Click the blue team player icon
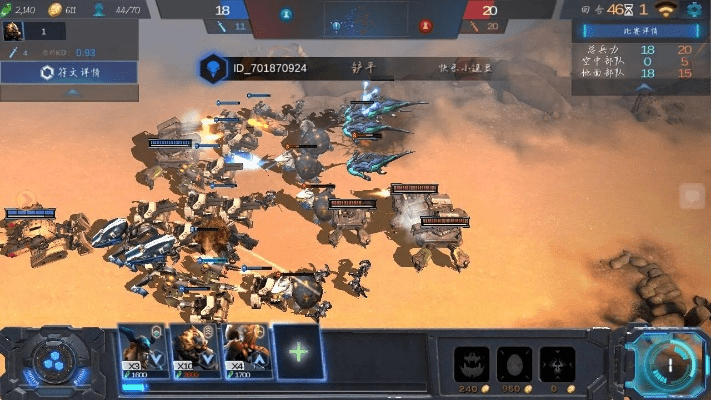Image resolution: width=711 pixels, height=400 pixels. point(286,15)
